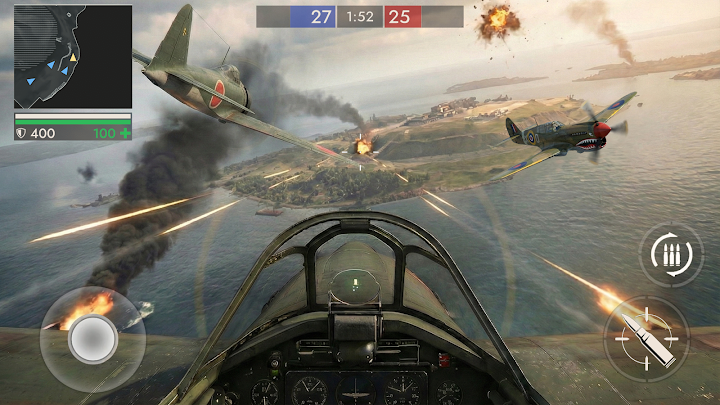The height and width of the screenshot is (405, 720).
Task: Touch the virtual joystick thumb knob
Action: [x=93, y=338]
